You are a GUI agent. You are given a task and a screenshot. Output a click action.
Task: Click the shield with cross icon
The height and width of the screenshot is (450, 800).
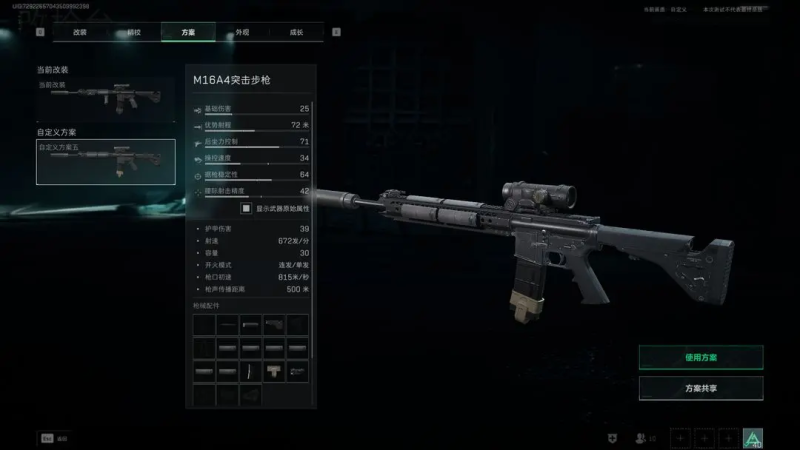click(611, 438)
